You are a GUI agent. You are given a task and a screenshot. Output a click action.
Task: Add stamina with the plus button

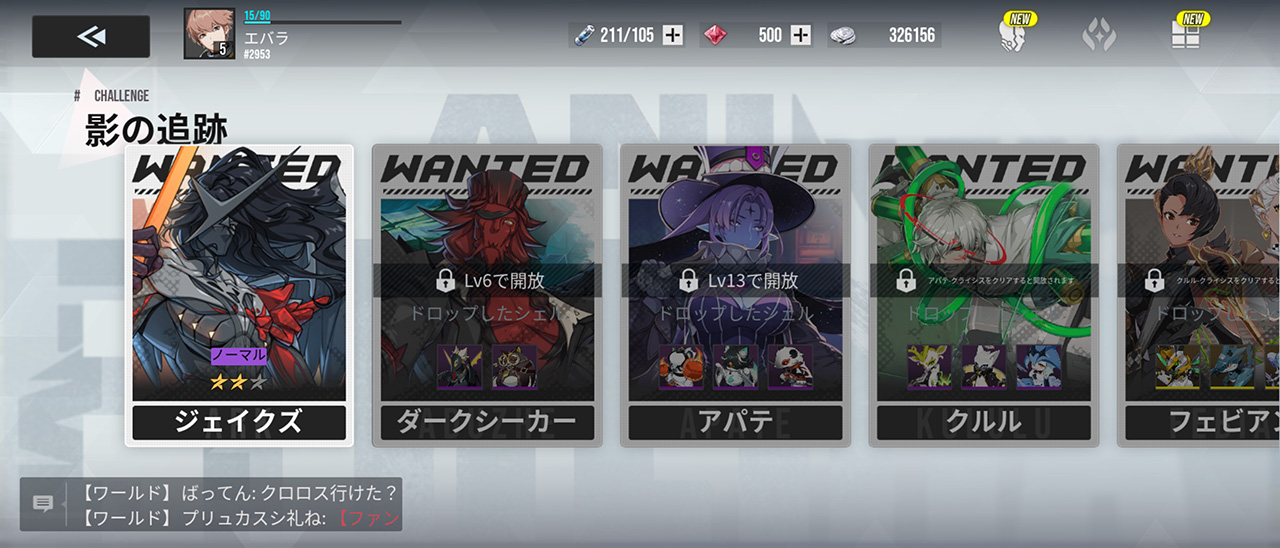pyautogui.click(x=673, y=36)
